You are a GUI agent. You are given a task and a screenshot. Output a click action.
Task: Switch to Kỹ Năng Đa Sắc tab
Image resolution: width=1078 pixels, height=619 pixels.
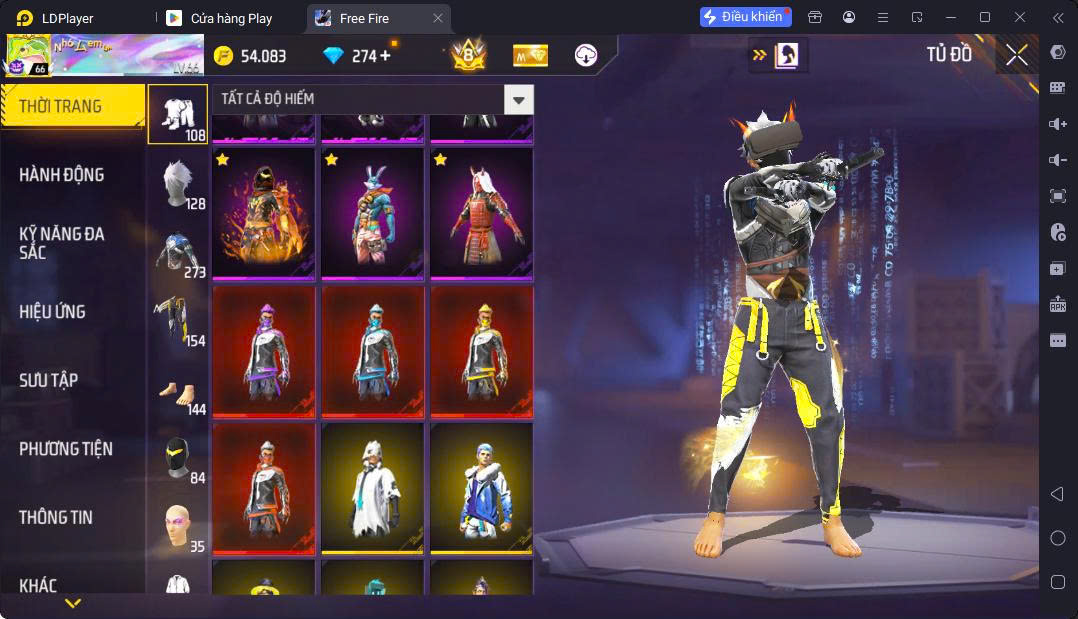coord(62,243)
